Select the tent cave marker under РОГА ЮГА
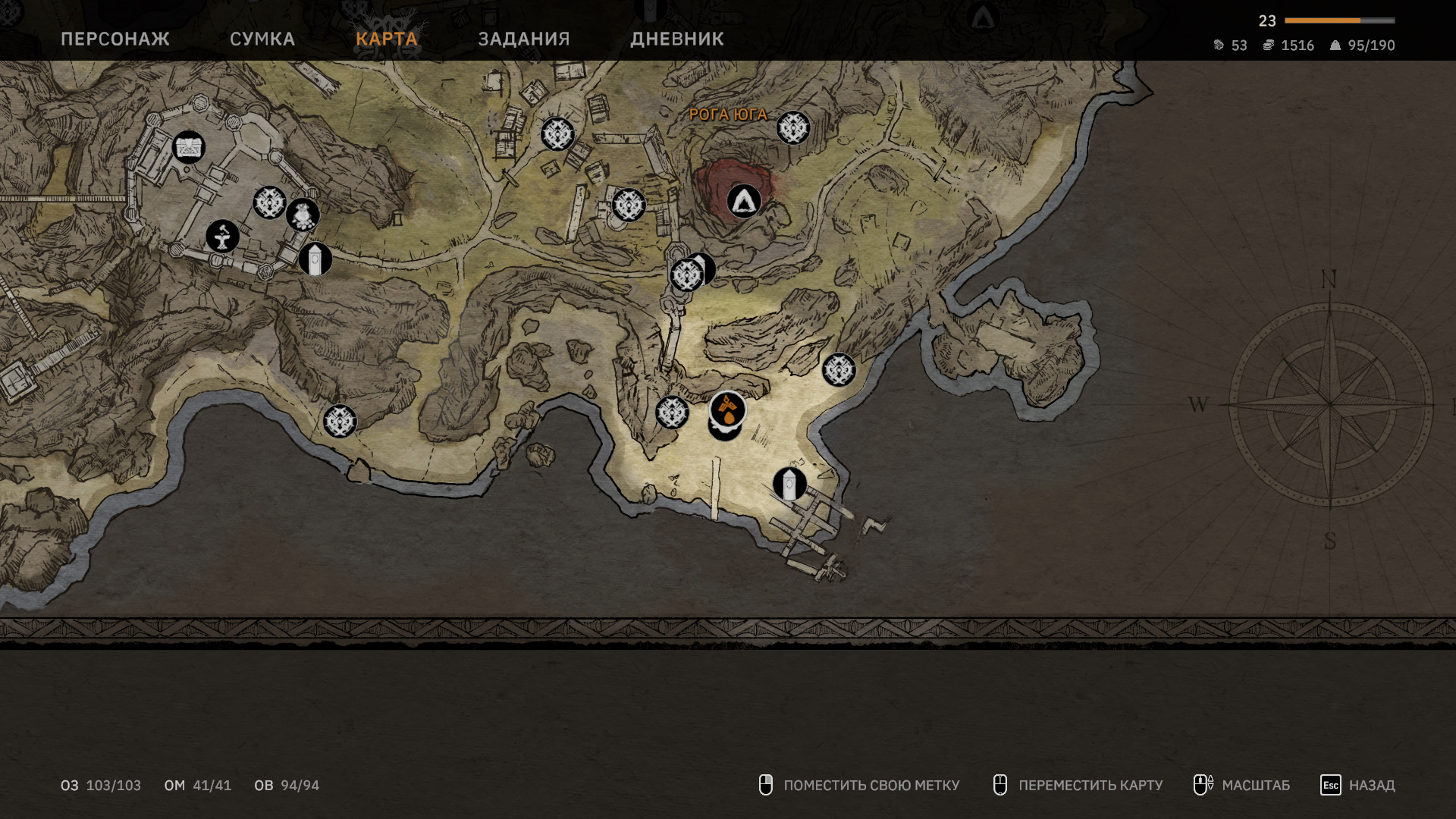The width and height of the screenshot is (1456, 819). (744, 202)
